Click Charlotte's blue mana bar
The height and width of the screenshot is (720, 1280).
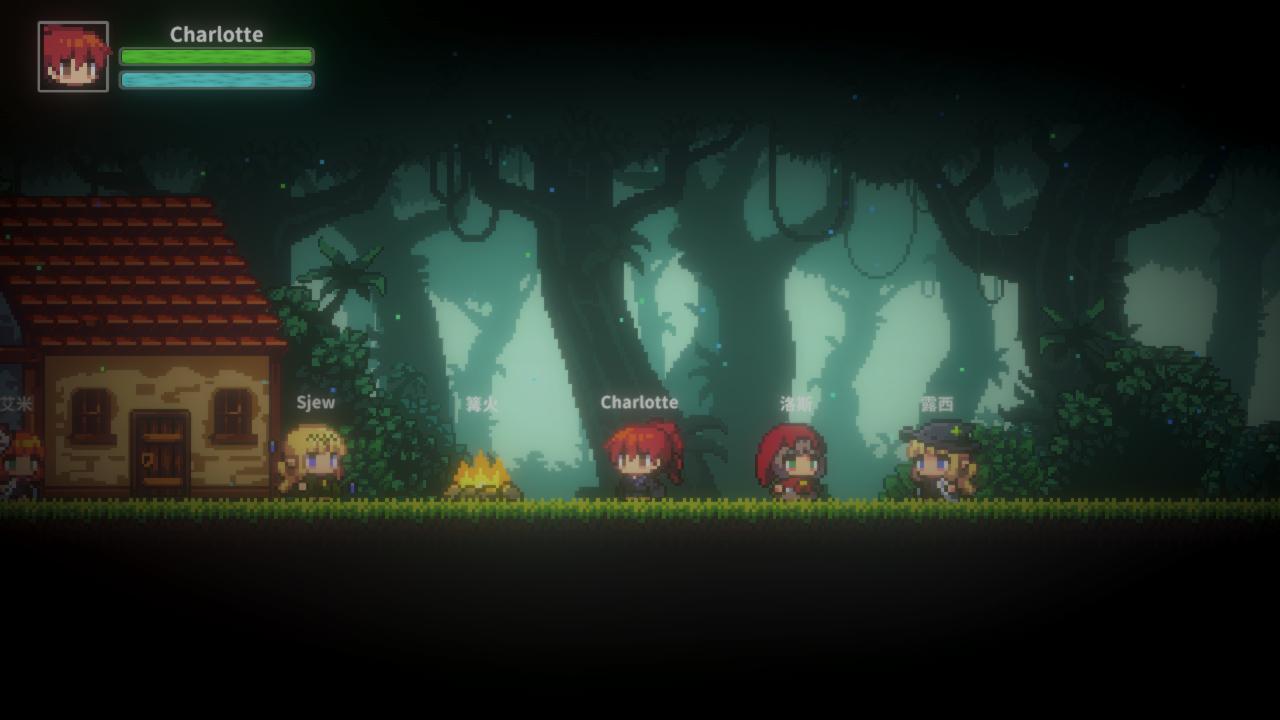click(216, 80)
